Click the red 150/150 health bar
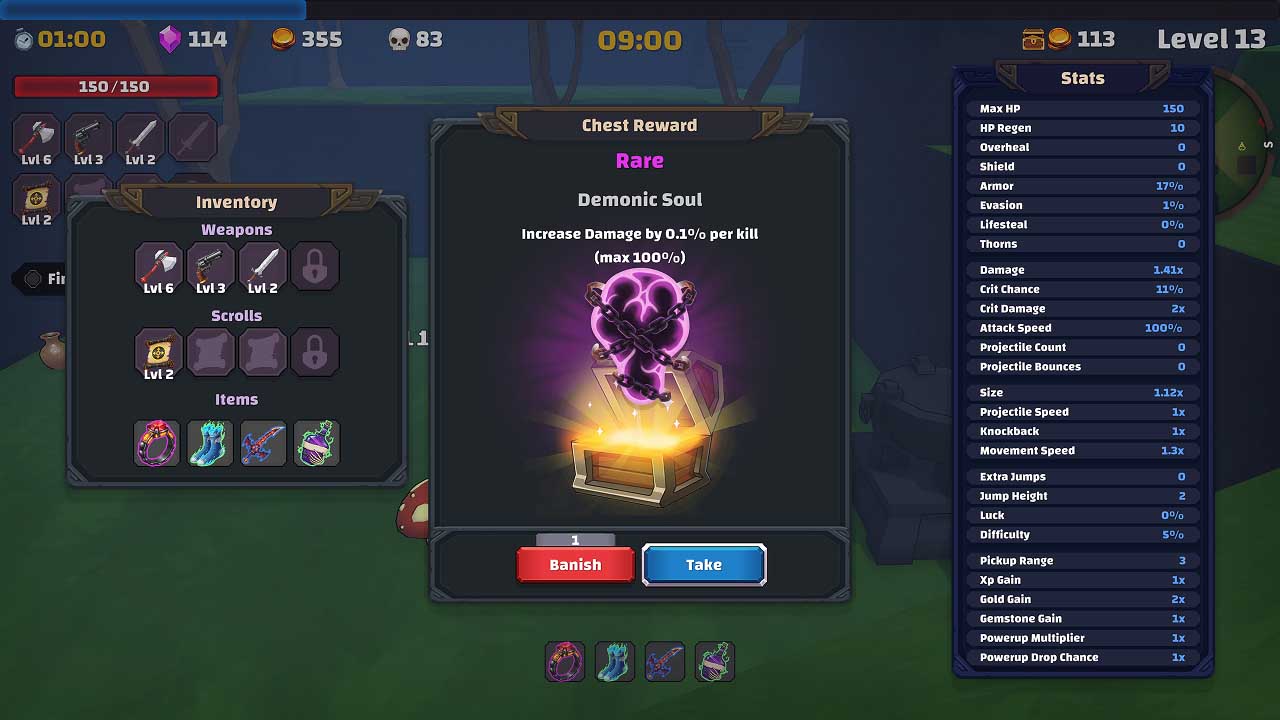The image size is (1280, 720). point(115,87)
